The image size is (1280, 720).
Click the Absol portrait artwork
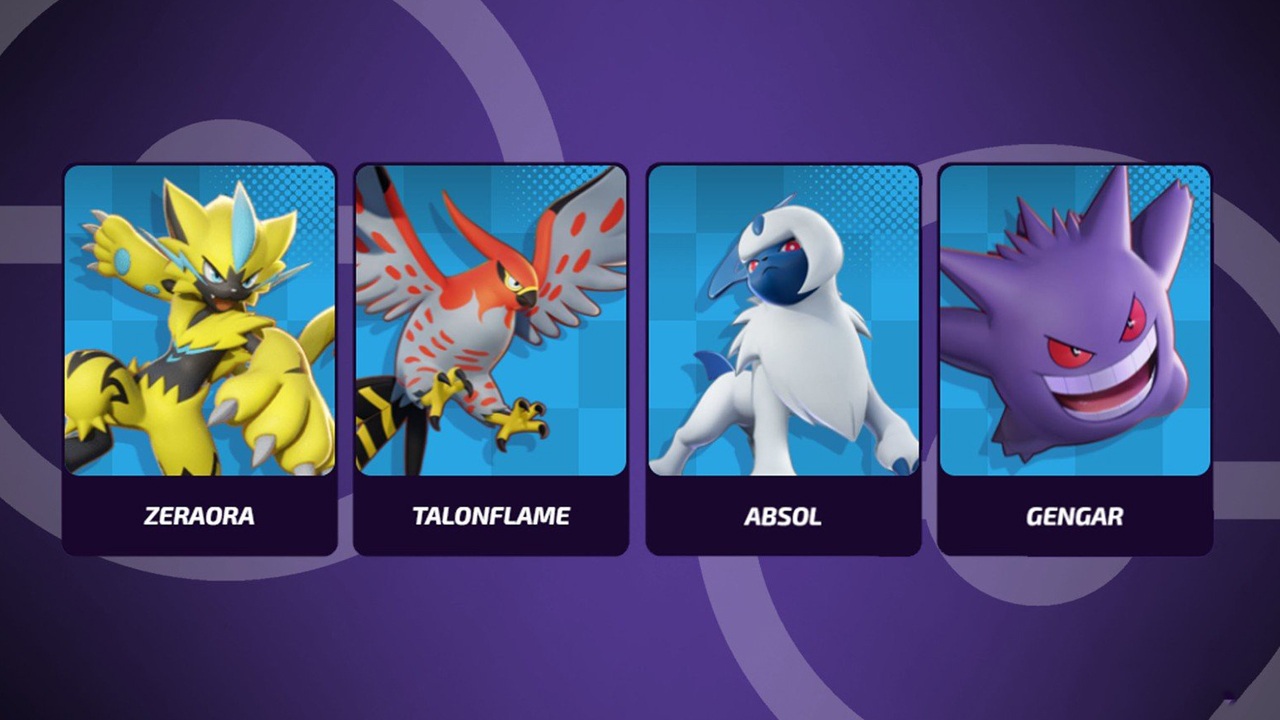pos(782,320)
